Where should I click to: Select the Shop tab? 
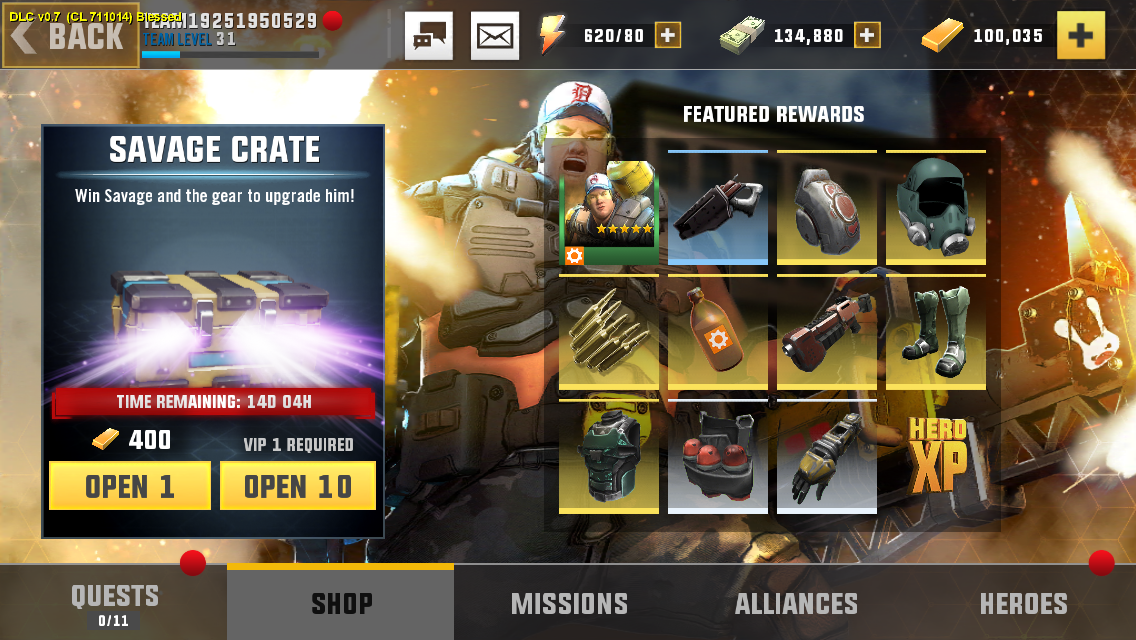click(x=341, y=603)
